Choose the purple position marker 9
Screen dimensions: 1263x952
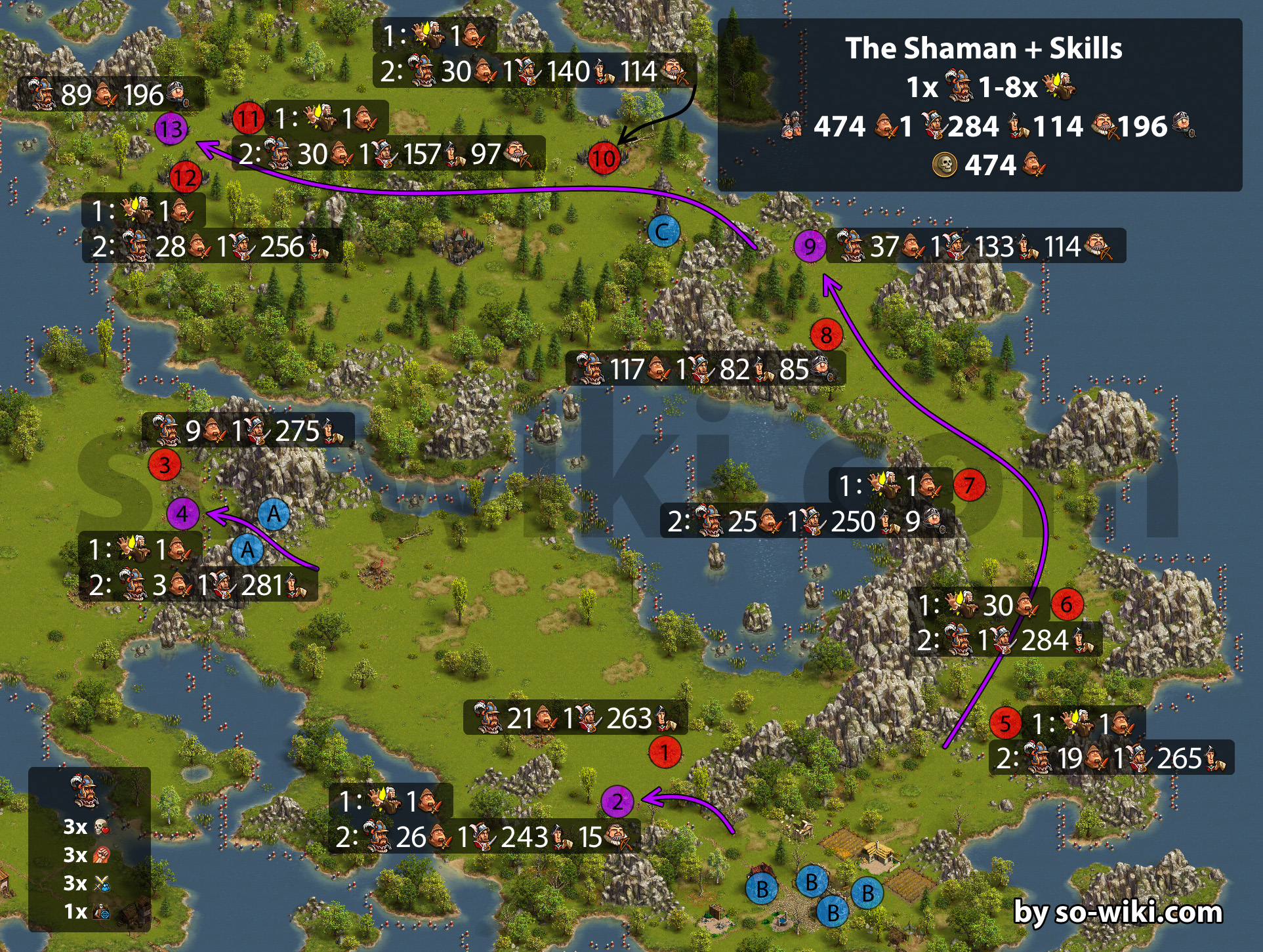coord(810,247)
